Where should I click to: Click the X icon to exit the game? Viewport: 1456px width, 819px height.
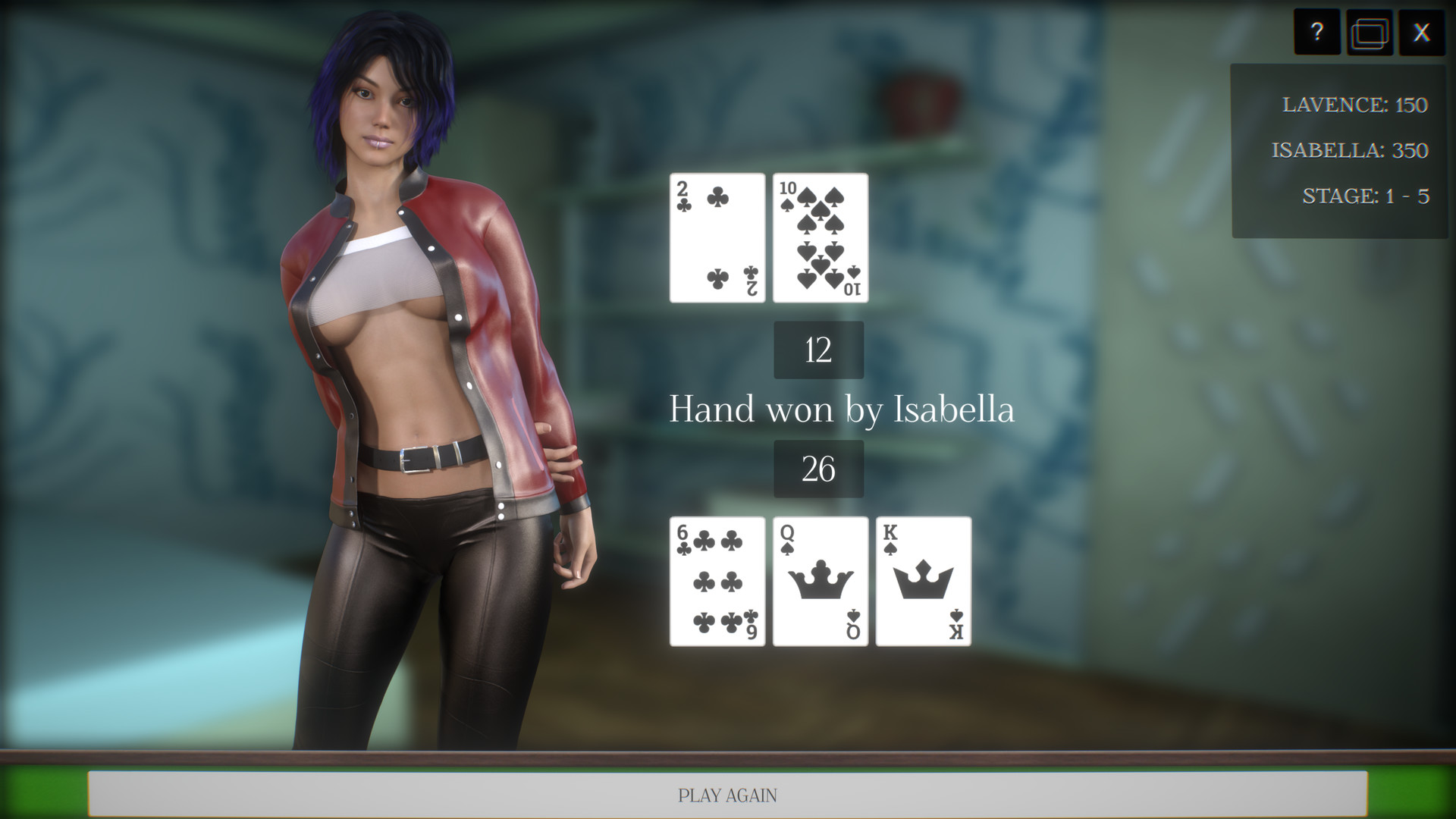1423,33
